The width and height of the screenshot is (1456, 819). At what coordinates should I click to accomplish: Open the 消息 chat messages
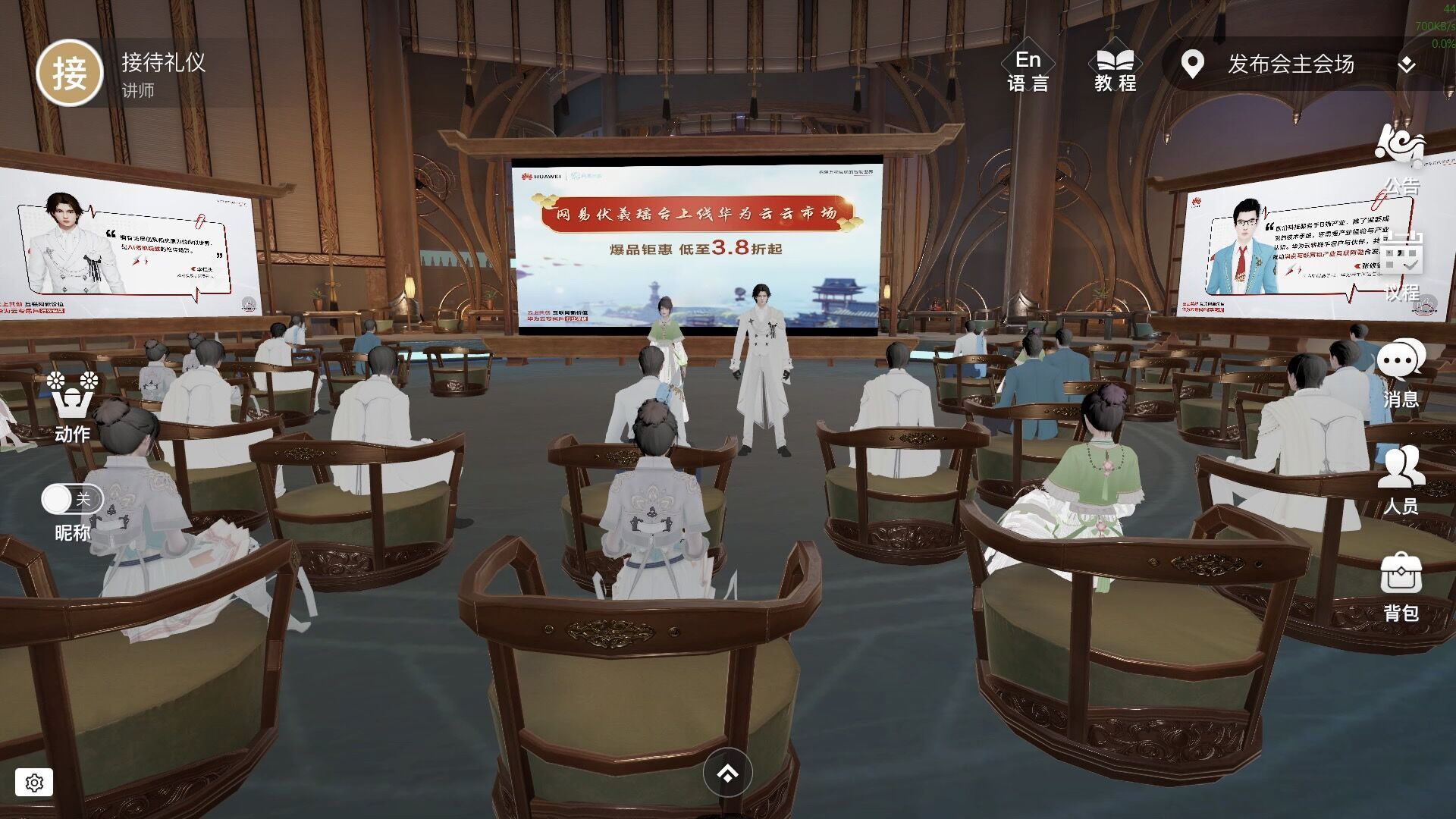pos(1401,373)
